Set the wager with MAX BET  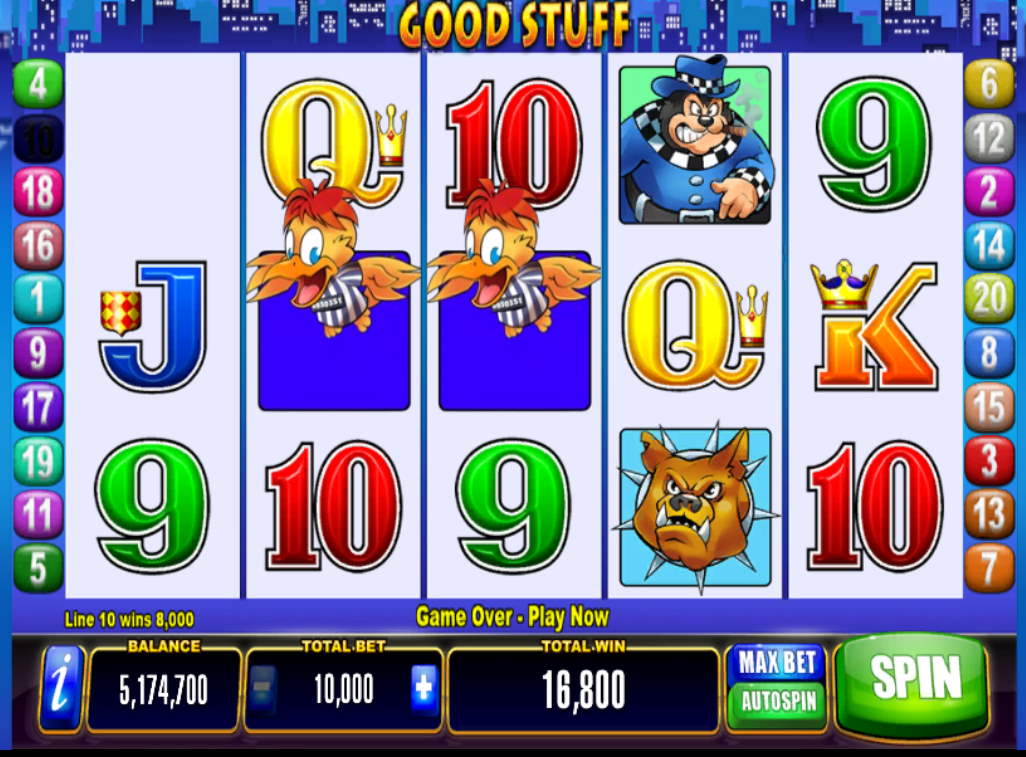click(x=778, y=663)
